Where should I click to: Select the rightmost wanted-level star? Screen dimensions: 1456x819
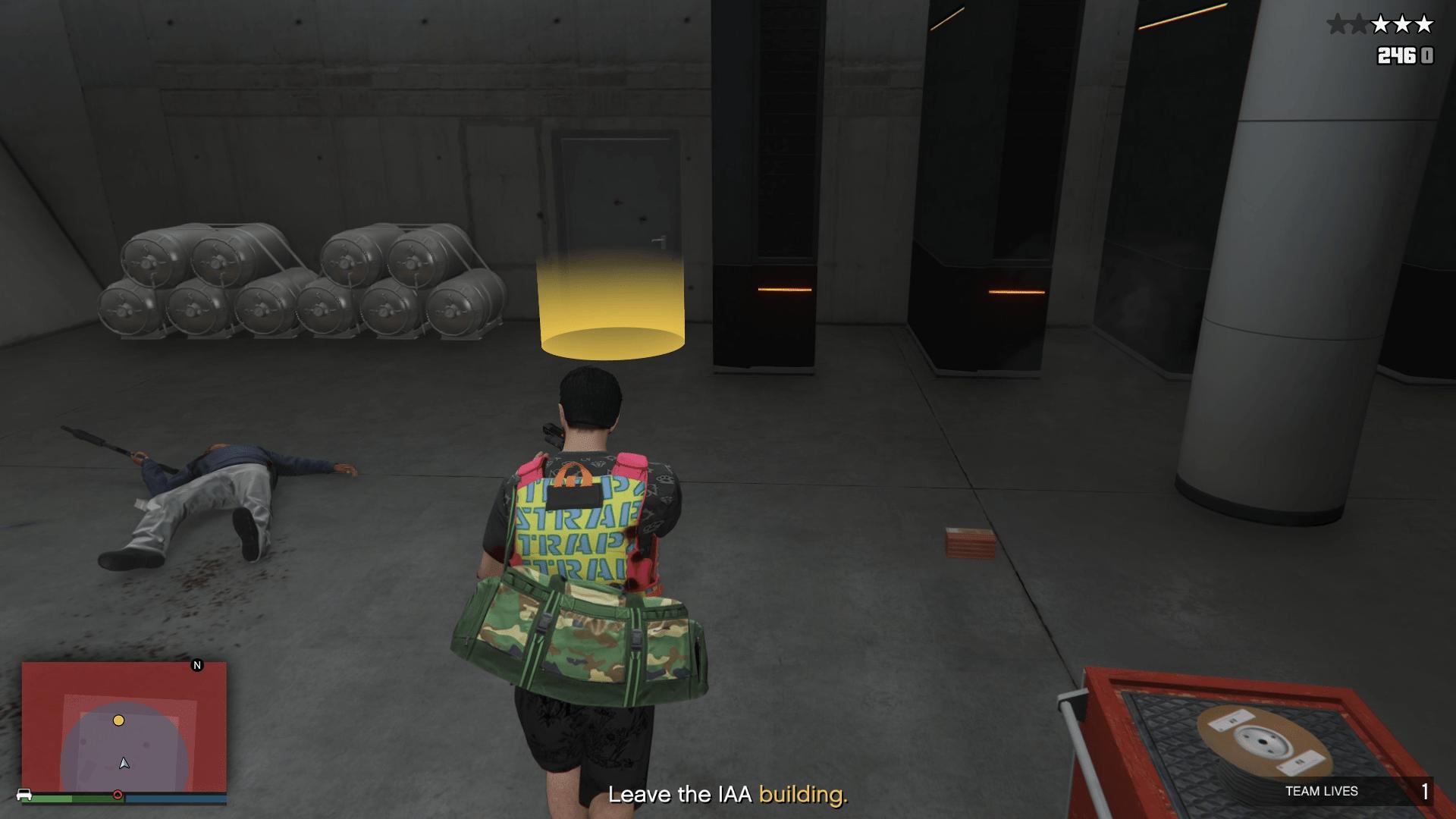[x=1423, y=24]
